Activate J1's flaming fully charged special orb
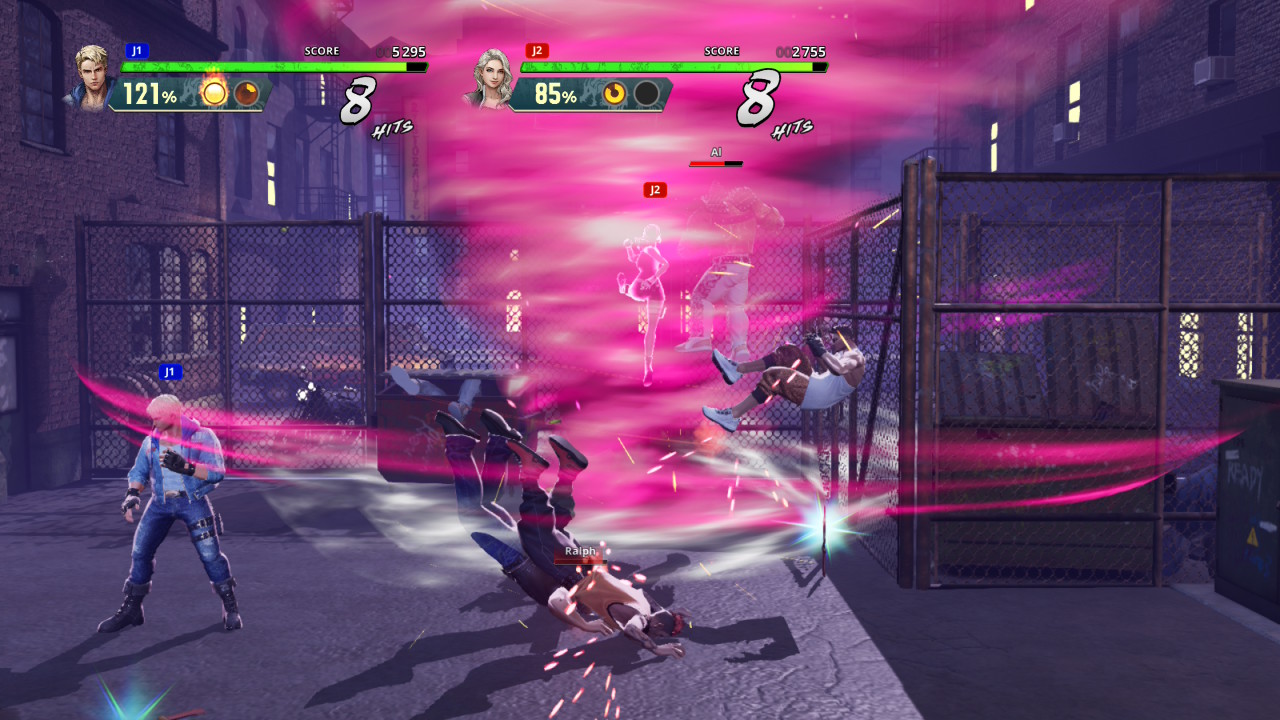The image size is (1280, 720). (214, 93)
